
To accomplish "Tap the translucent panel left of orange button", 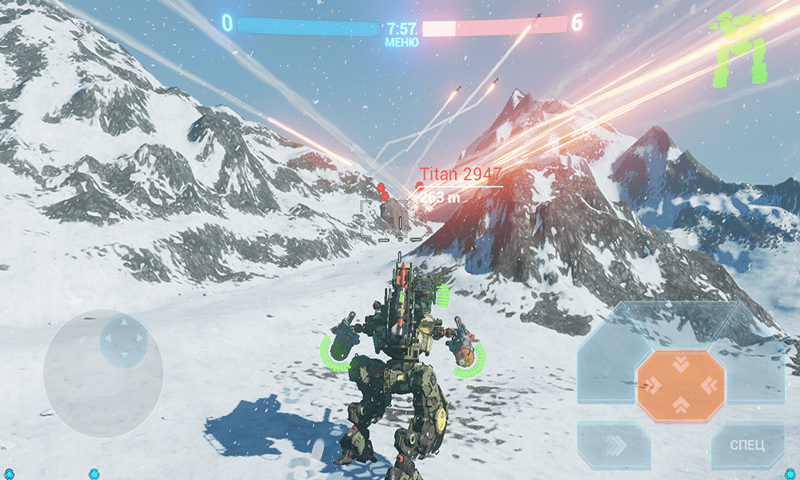I will (x=606, y=364).
